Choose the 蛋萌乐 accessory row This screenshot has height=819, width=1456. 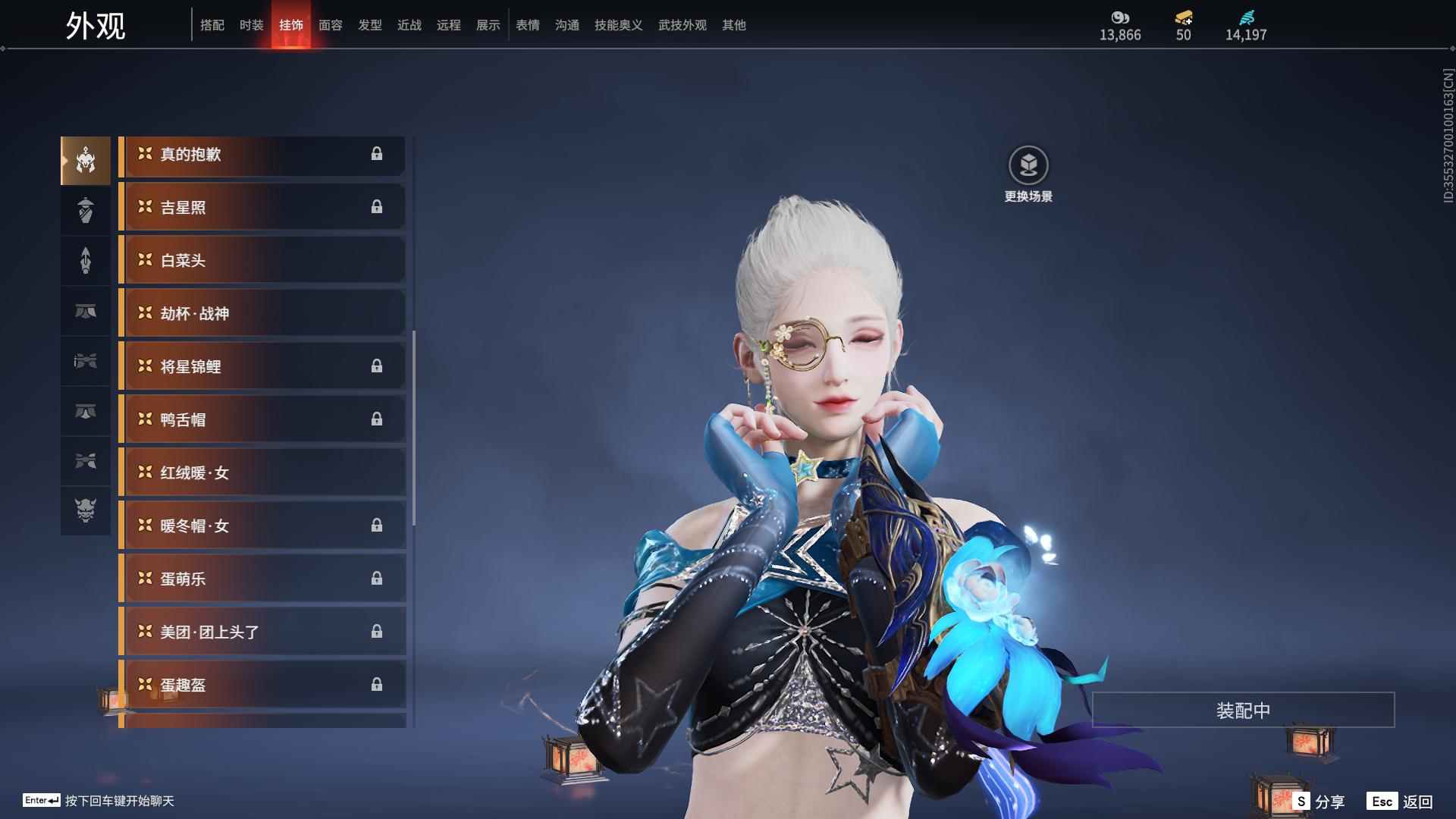click(262, 579)
